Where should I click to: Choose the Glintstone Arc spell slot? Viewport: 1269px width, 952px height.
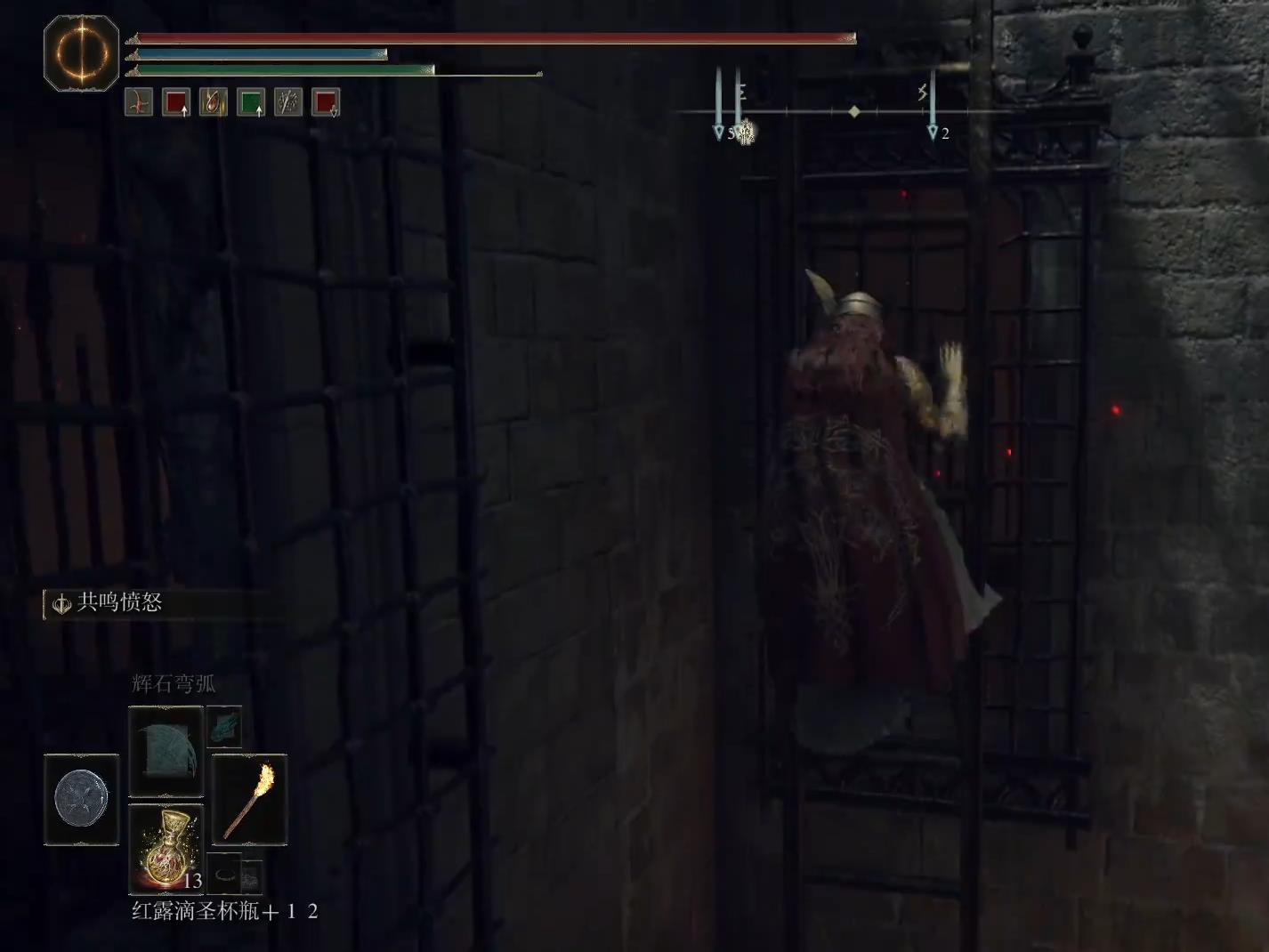tap(166, 751)
